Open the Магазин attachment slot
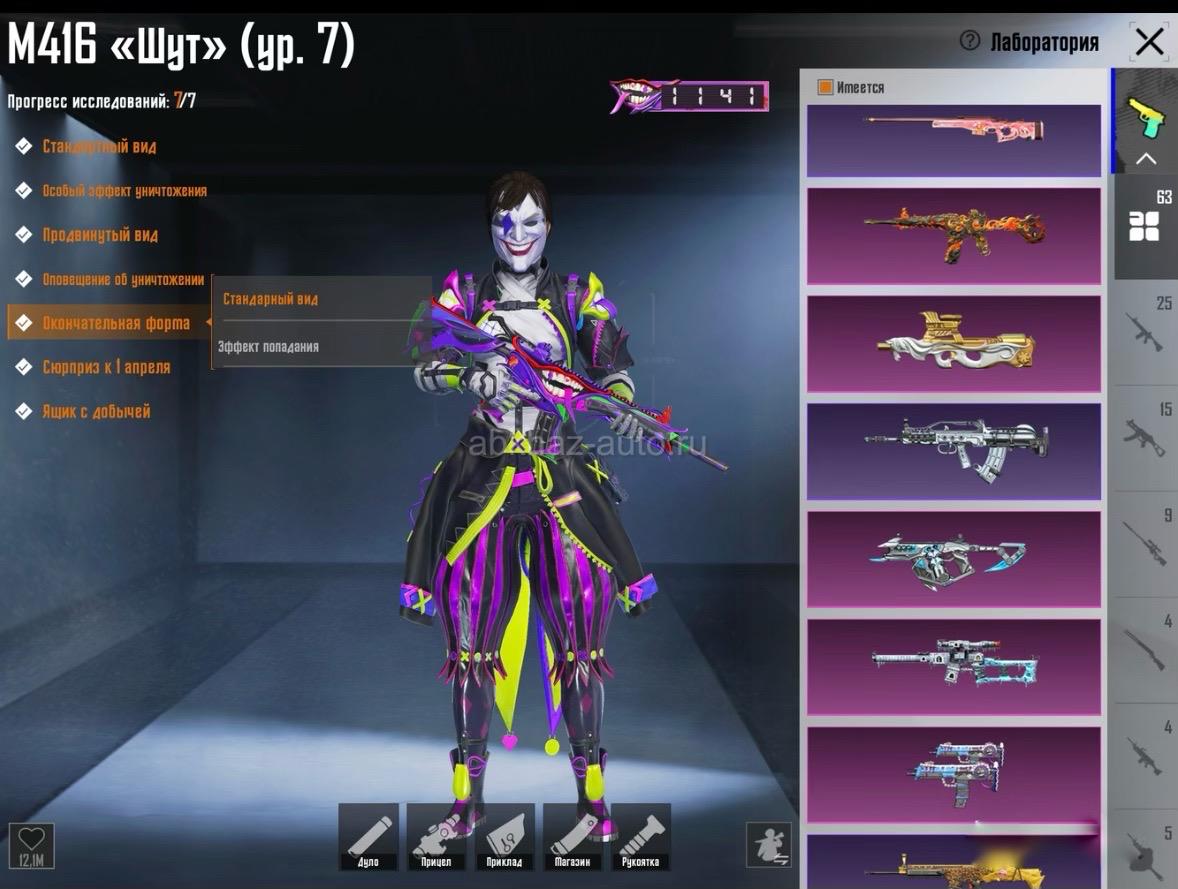 tap(573, 836)
